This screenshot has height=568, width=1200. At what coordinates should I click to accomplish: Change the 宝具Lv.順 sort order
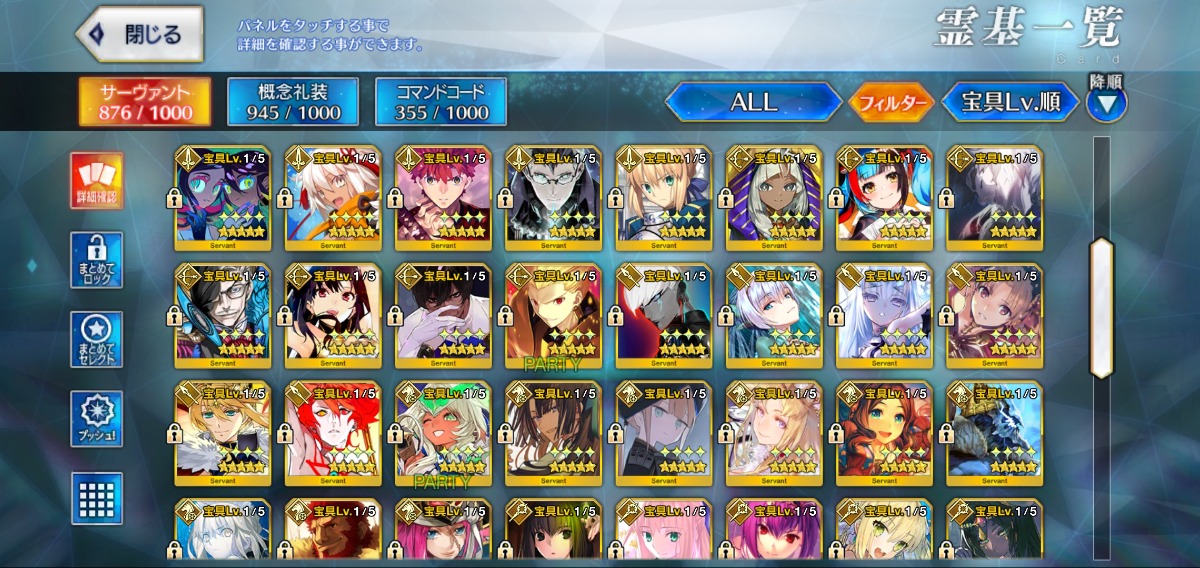[1010, 102]
